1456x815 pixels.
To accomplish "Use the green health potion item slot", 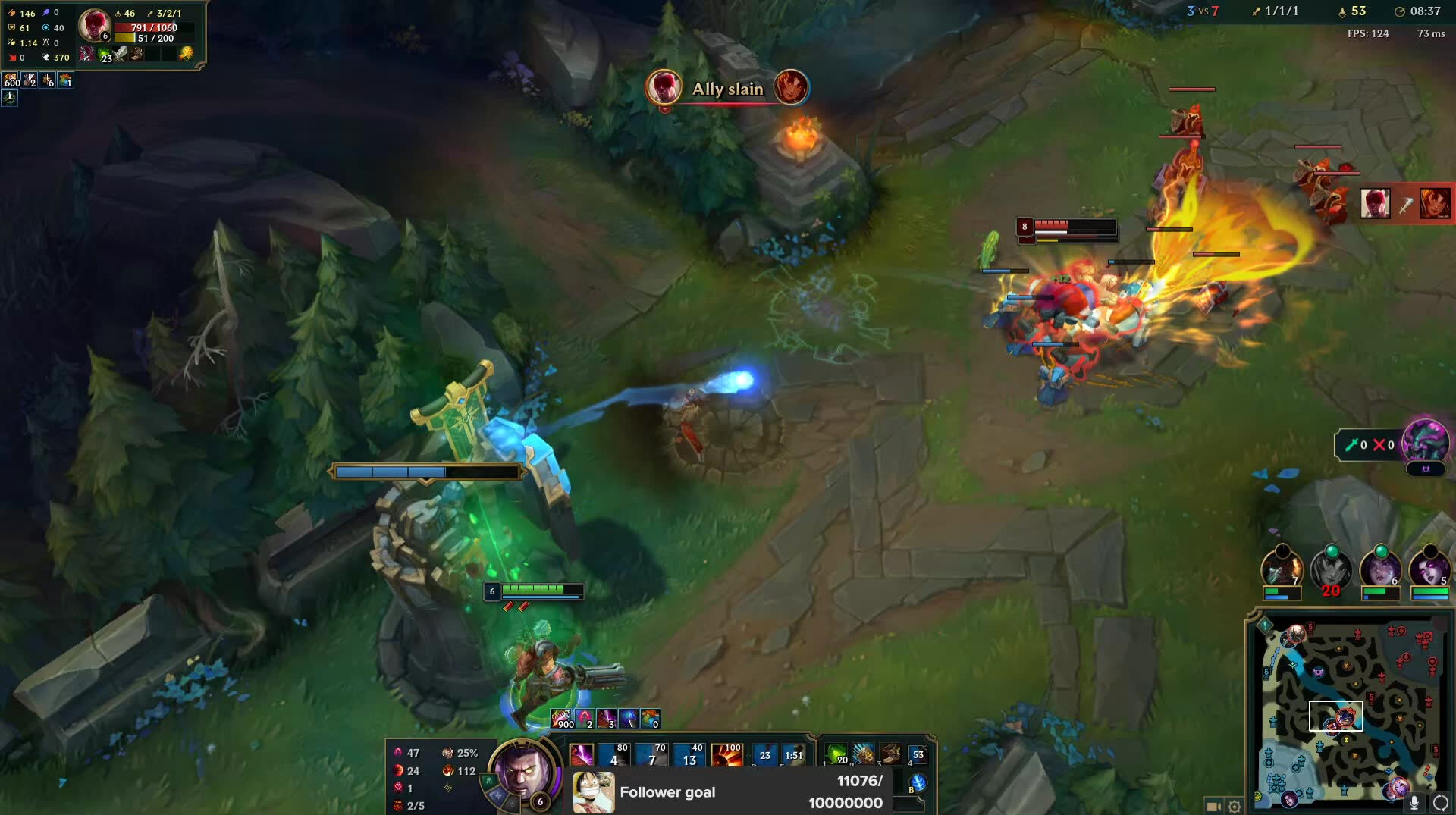I will [x=836, y=754].
